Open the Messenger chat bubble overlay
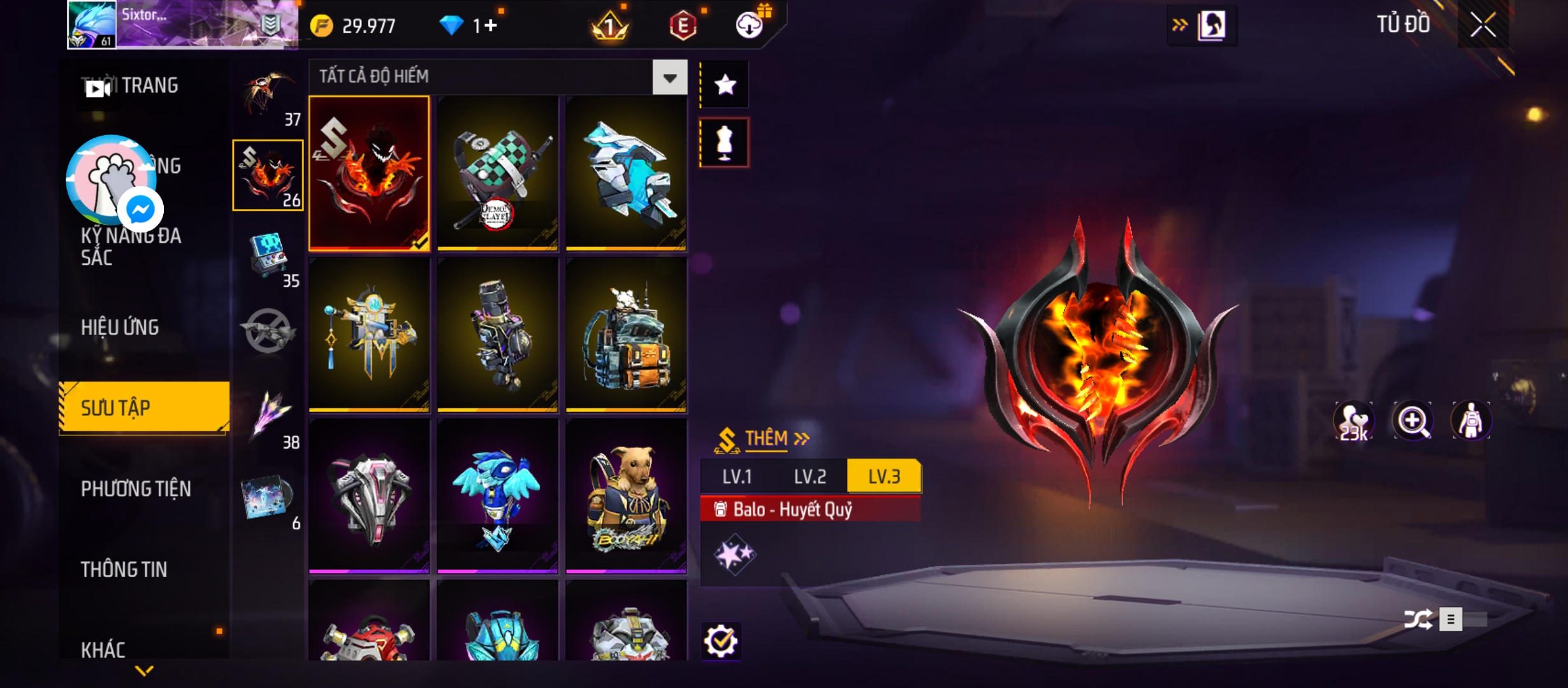1568x688 pixels. click(x=140, y=209)
